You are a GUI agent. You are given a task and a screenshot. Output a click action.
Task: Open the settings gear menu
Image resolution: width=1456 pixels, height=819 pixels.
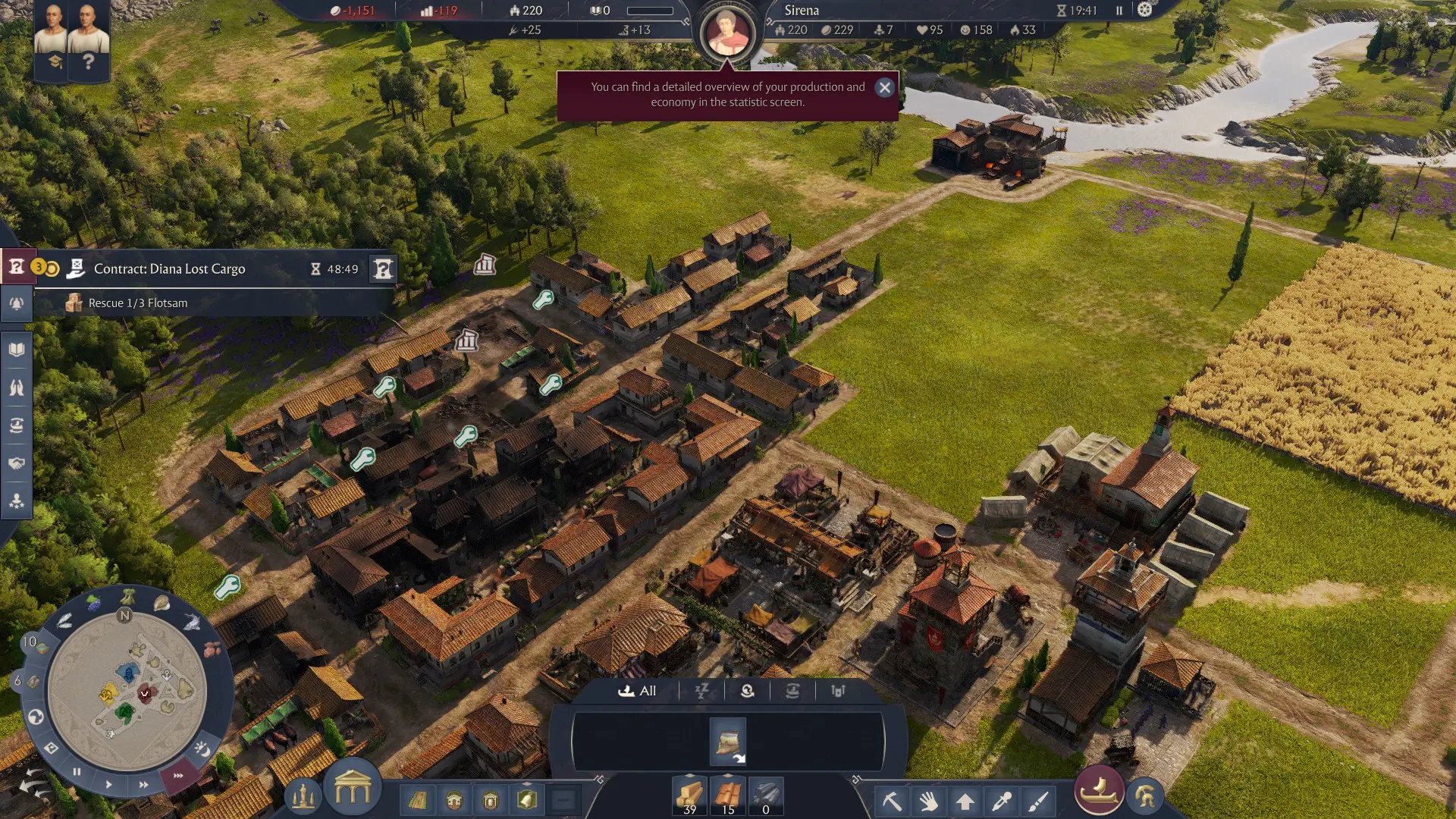coord(1144,10)
